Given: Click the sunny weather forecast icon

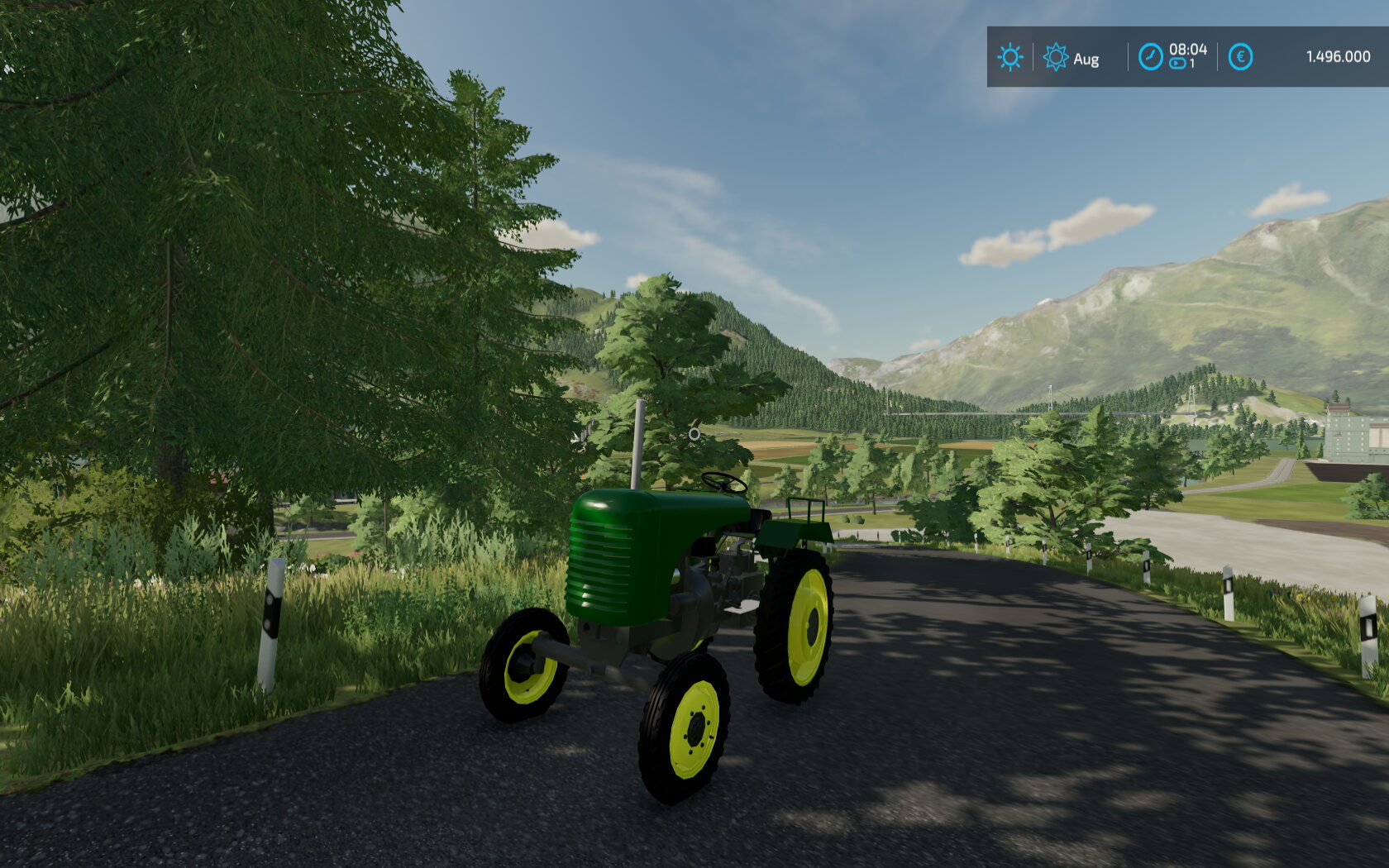Looking at the screenshot, I should (x=1010, y=57).
